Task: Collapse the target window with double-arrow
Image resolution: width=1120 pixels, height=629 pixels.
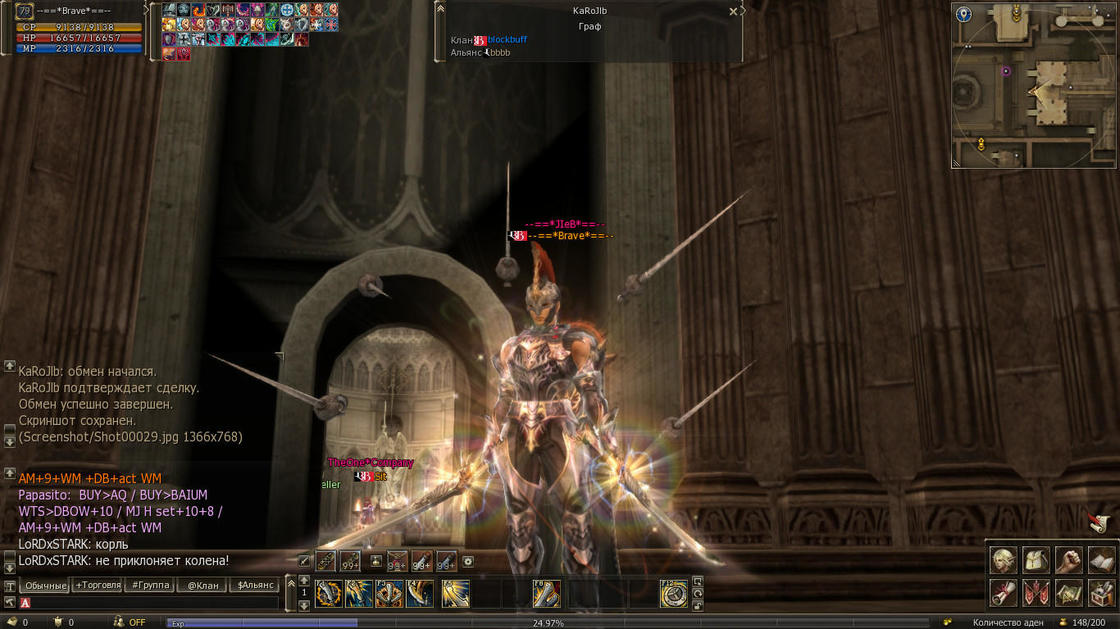Action: tap(440, 9)
